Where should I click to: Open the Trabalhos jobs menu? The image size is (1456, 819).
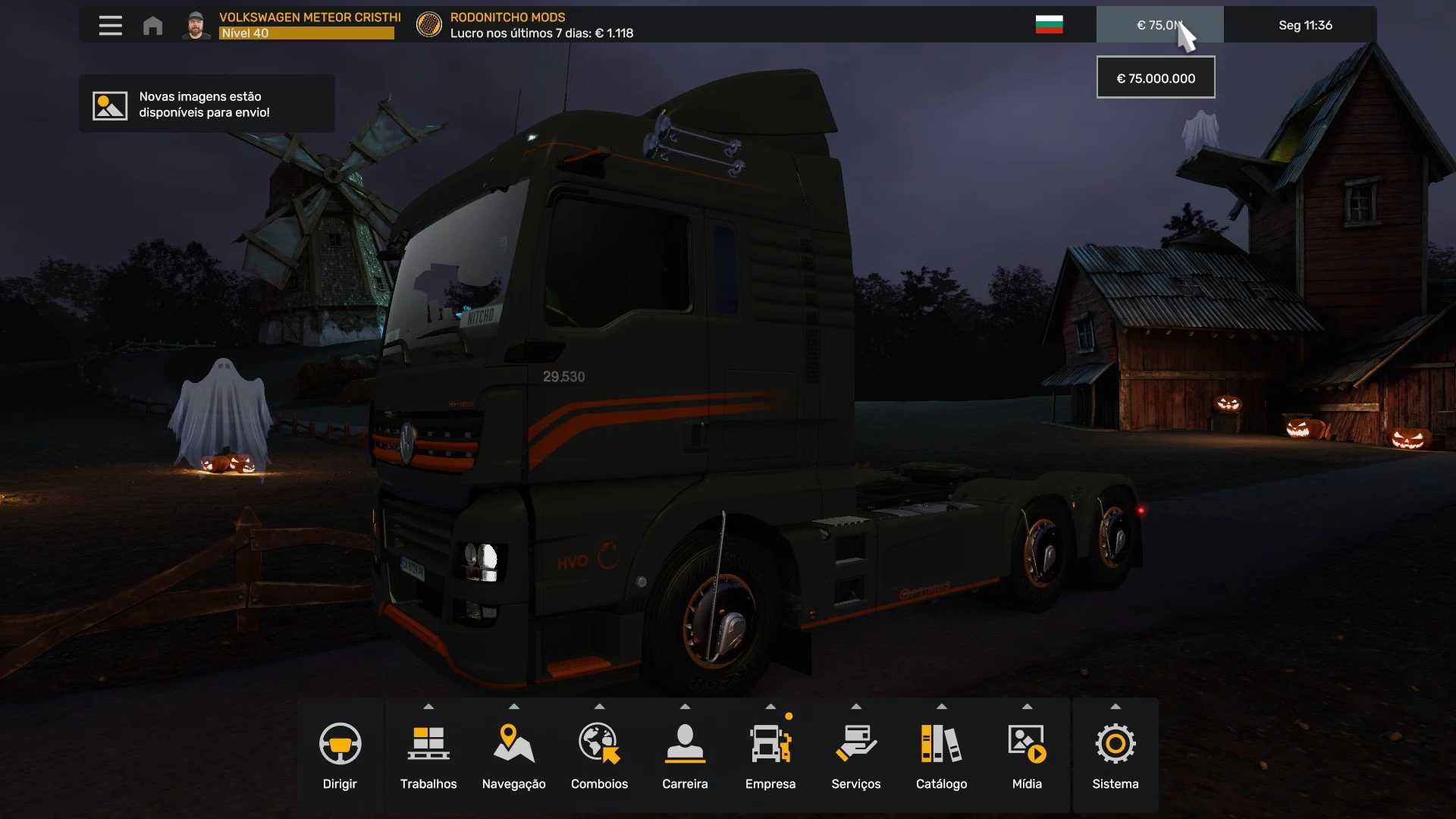coord(428,755)
